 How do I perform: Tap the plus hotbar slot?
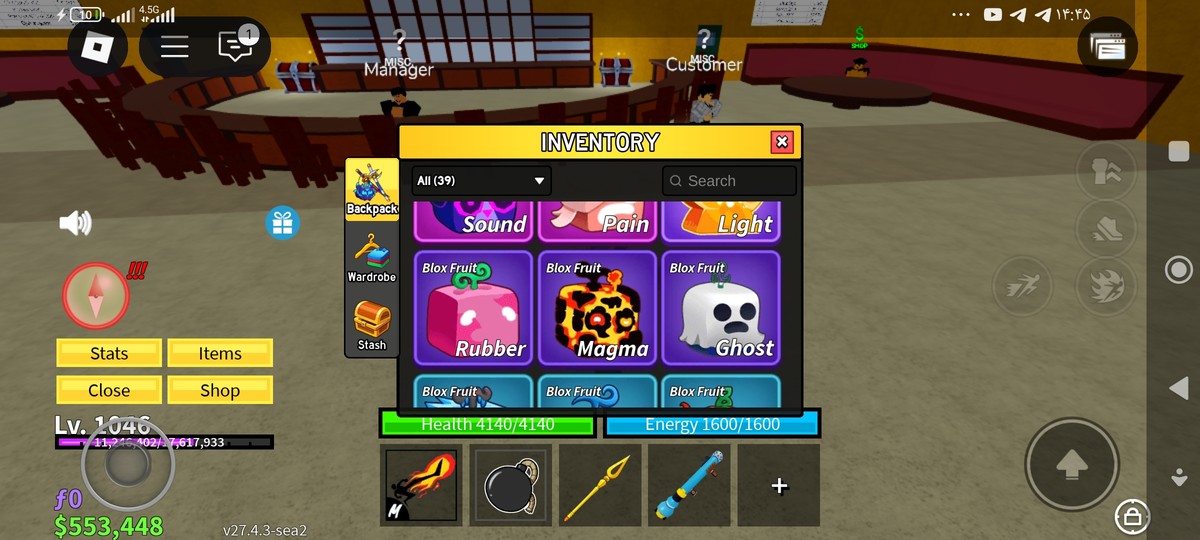(x=779, y=485)
